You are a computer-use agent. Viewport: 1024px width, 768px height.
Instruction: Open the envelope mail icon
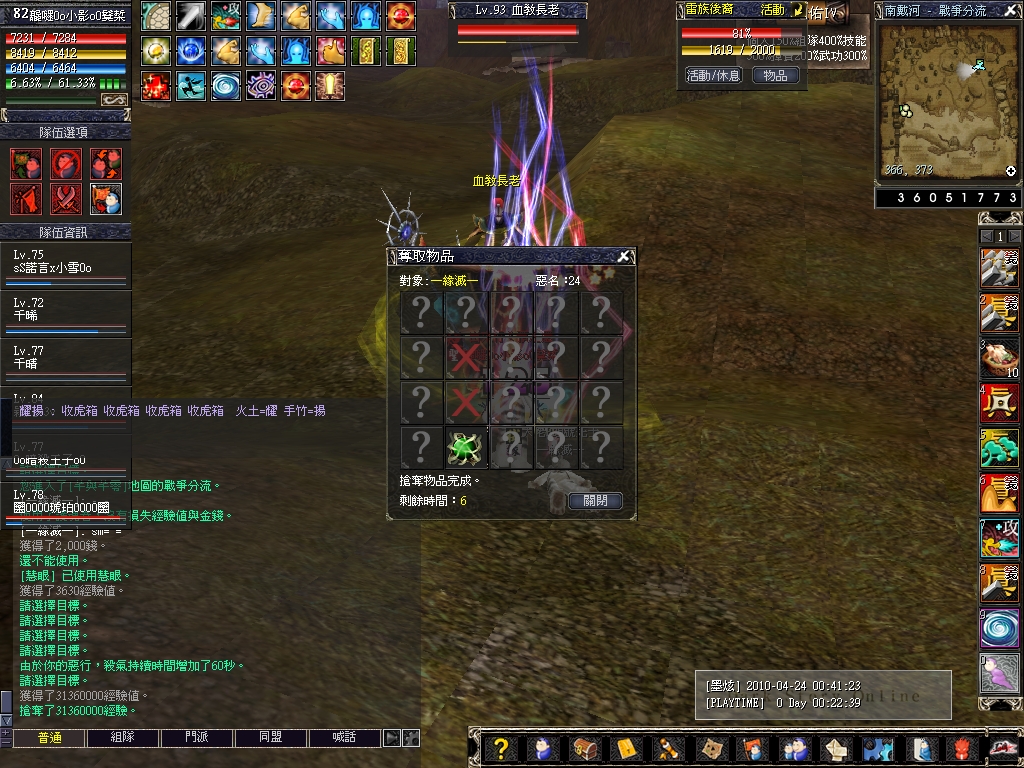(x=624, y=749)
